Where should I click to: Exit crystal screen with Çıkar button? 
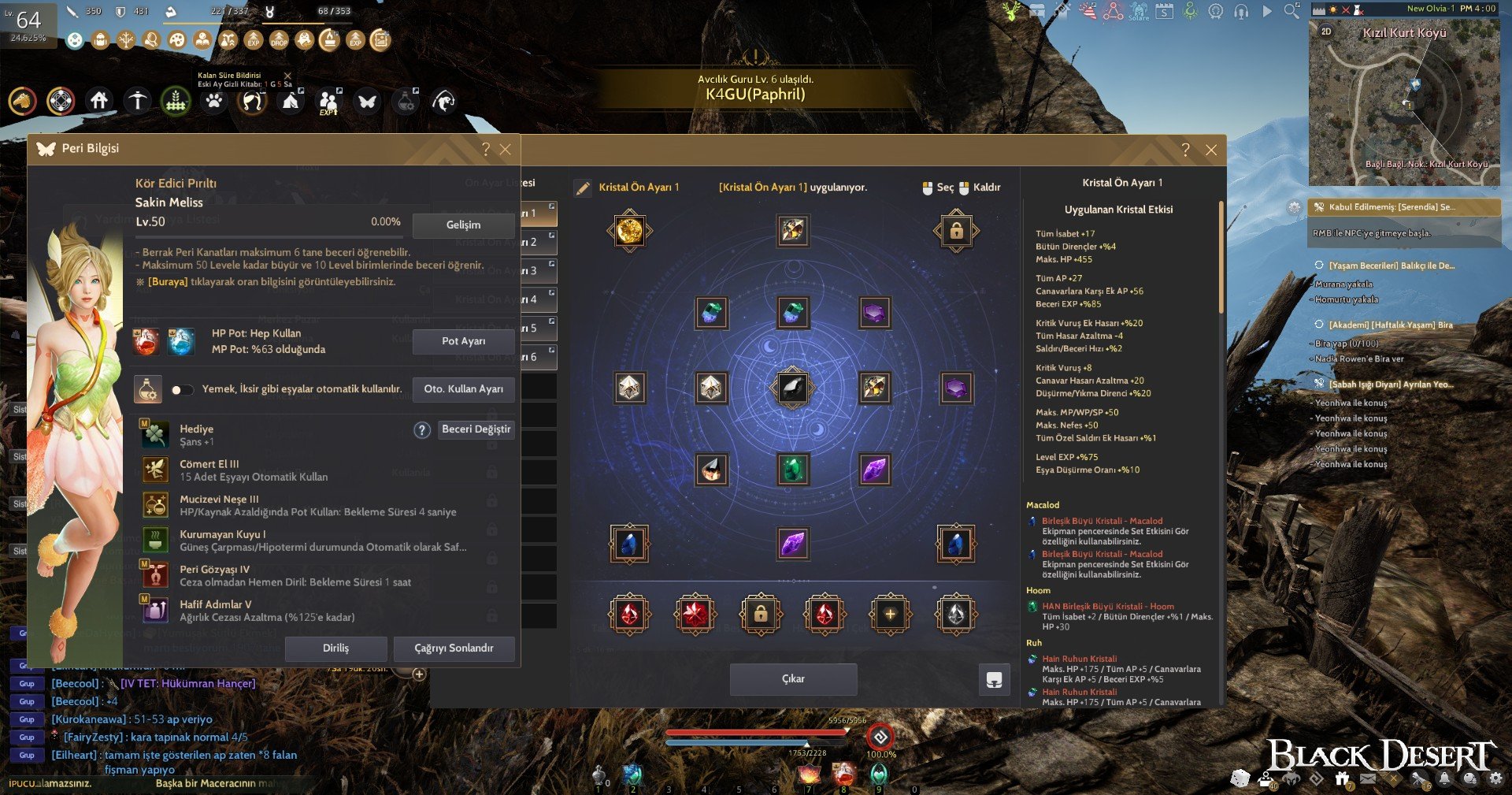tap(793, 679)
